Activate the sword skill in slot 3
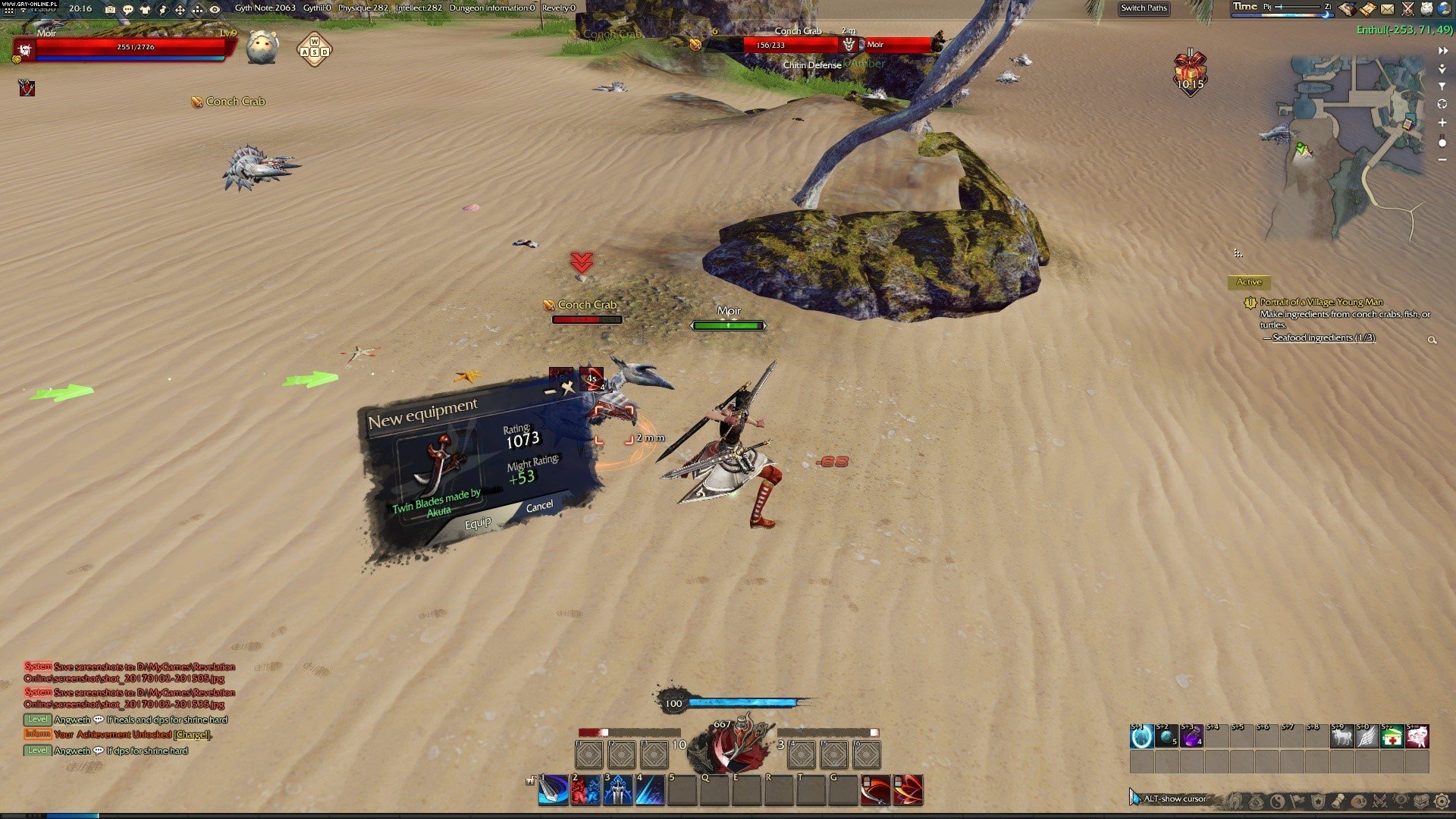This screenshot has height=819, width=1456. (x=618, y=790)
